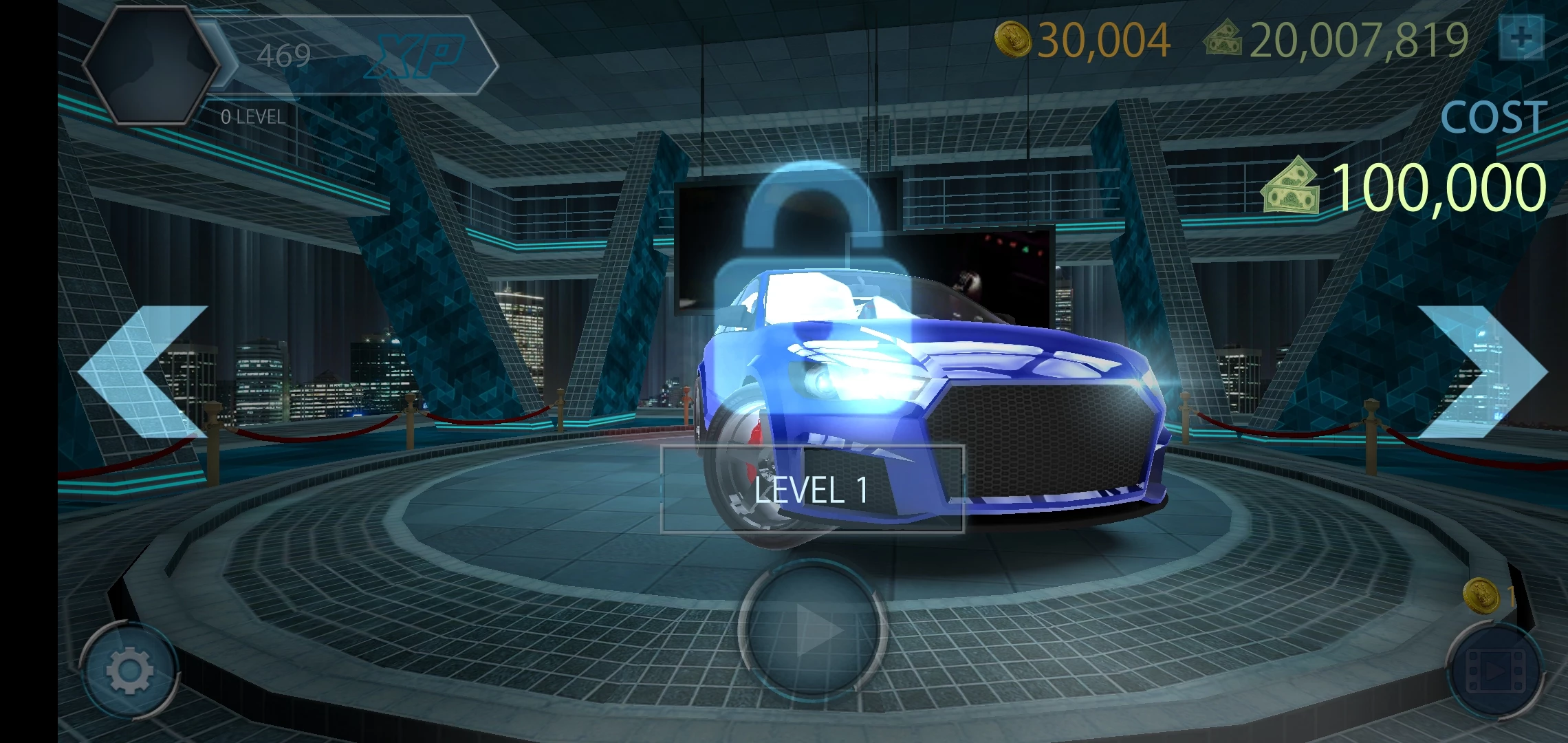The height and width of the screenshot is (743, 1568).
Task: Start the race with the play button
Action: point(813,629)
